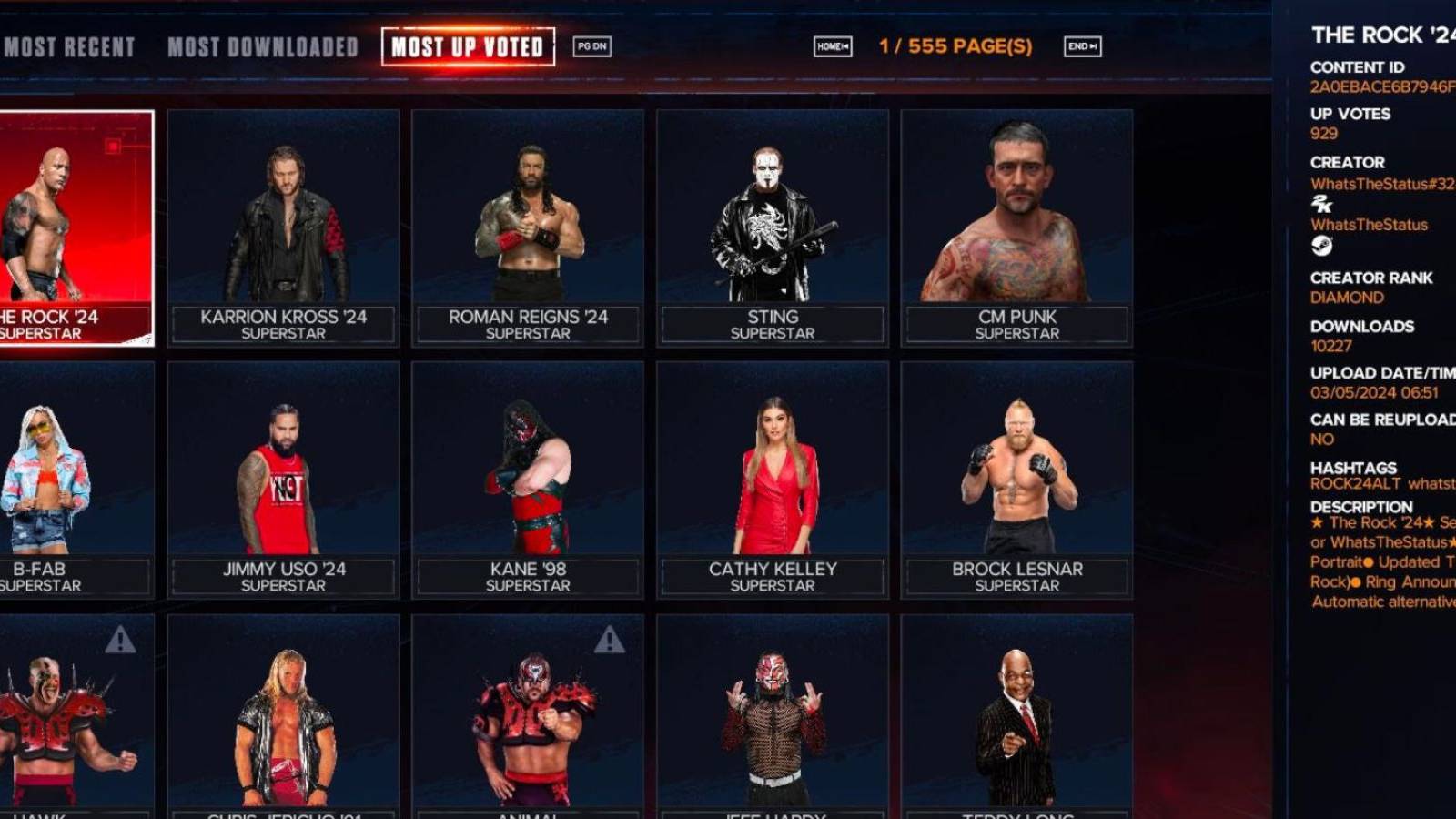The height and width of the screenshot is (819, 1456).
Task: Select the MOST UP VOTED tab
Action: tap(470, 46)
